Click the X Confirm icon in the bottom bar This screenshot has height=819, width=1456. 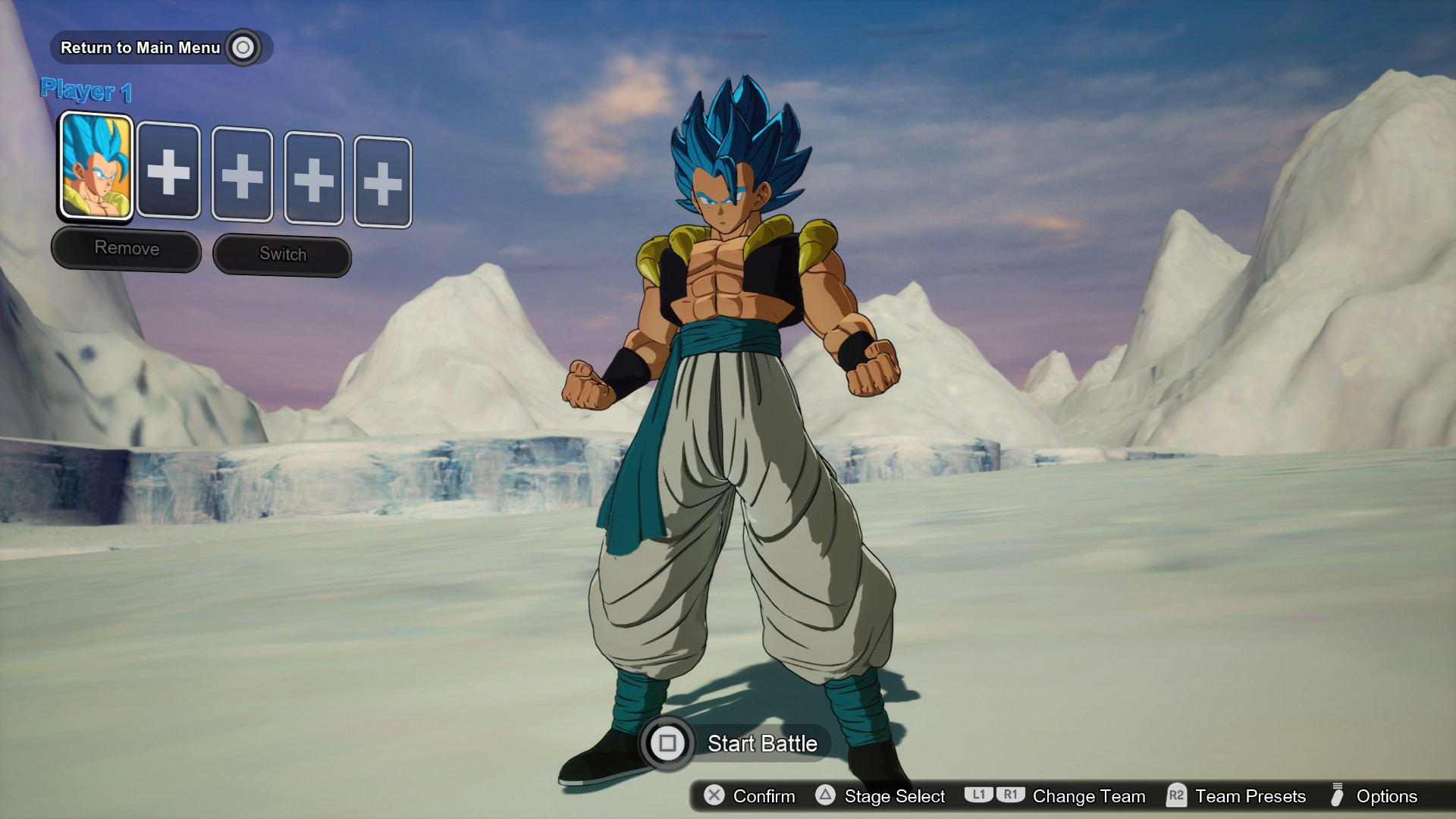(714, 796)
